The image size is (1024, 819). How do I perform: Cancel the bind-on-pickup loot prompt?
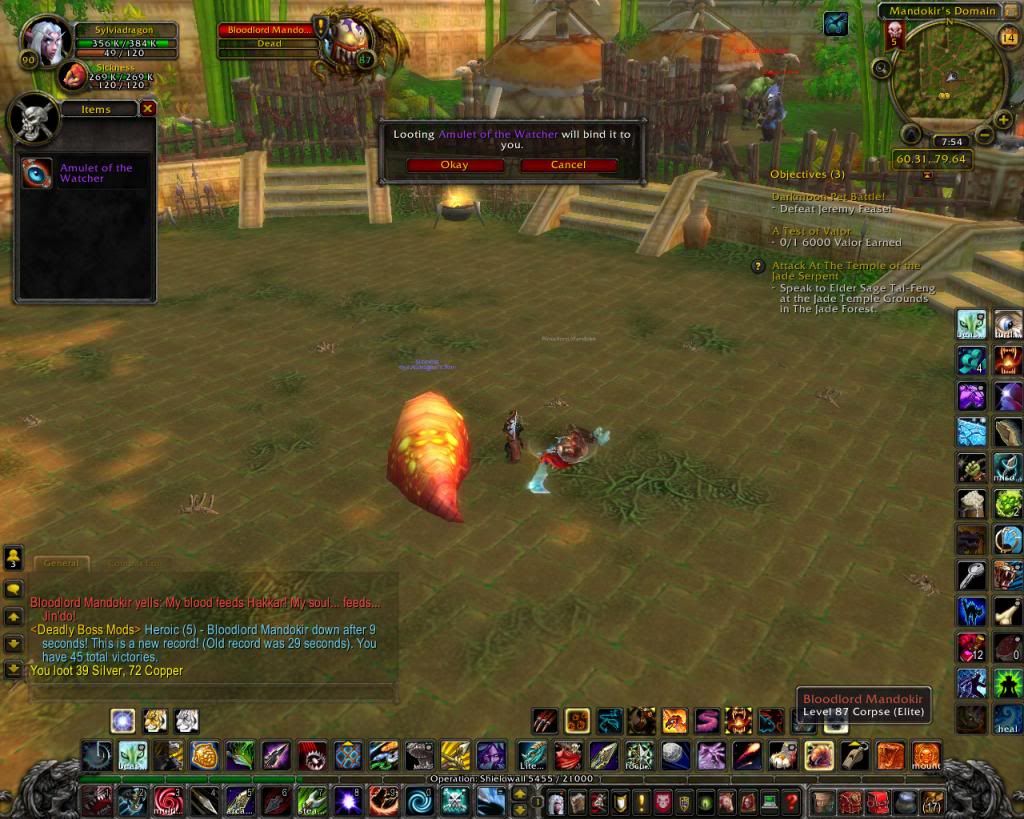(x=568, y=165)
